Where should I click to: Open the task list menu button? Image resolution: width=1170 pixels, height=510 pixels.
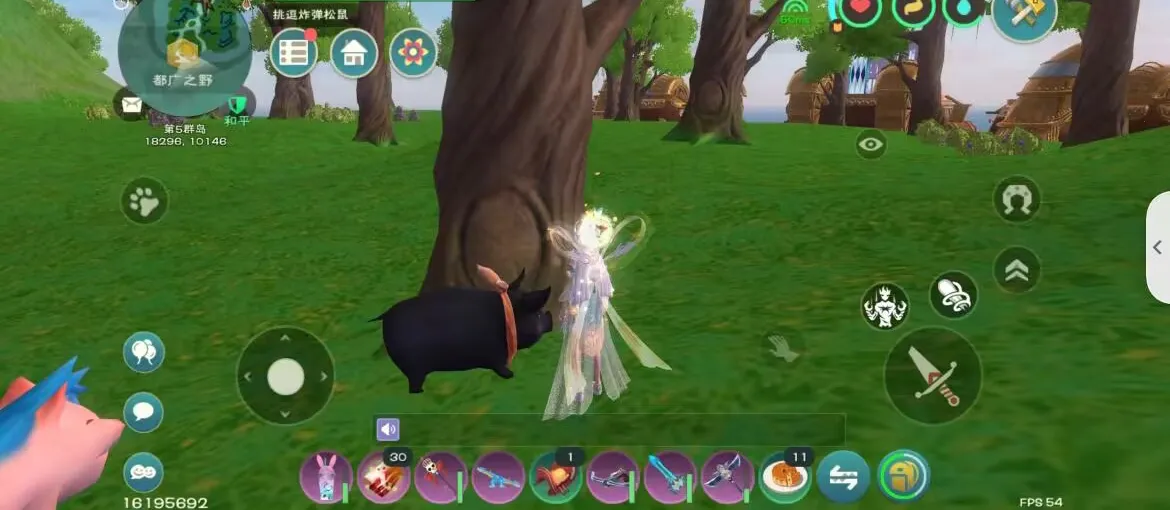coord(293,52)
